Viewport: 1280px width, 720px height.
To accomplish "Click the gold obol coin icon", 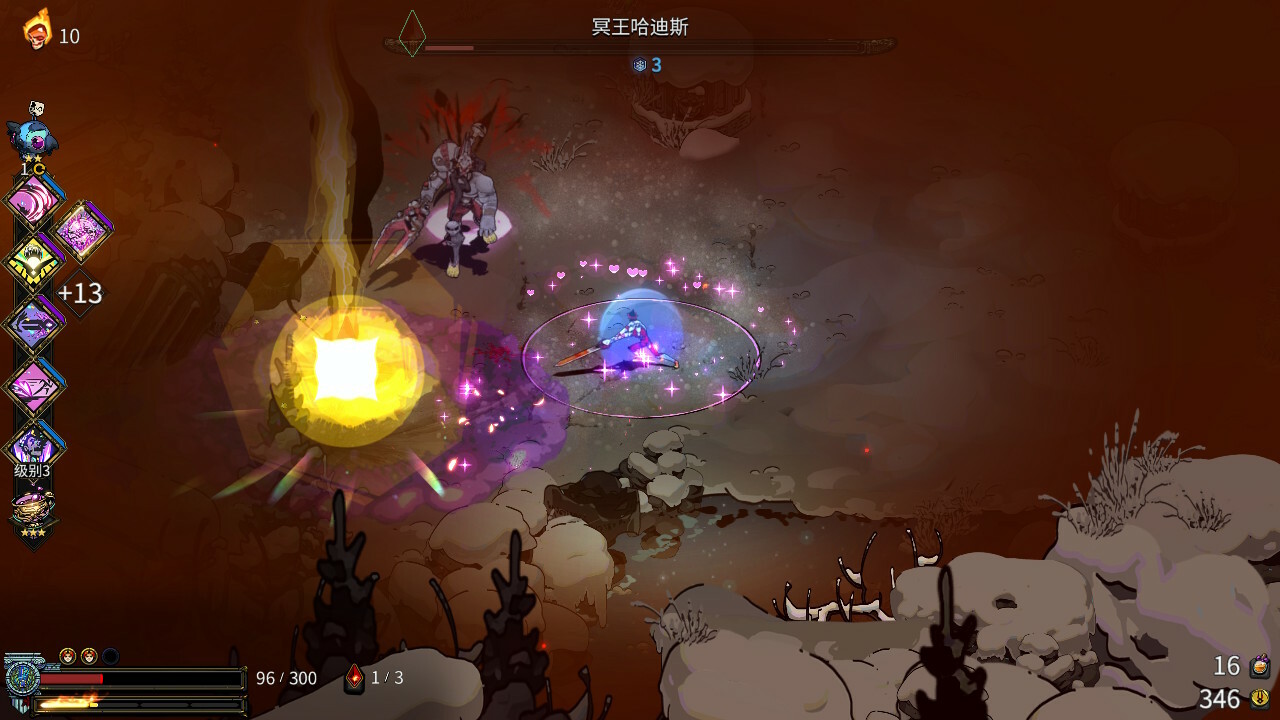I will (1260, 698).
